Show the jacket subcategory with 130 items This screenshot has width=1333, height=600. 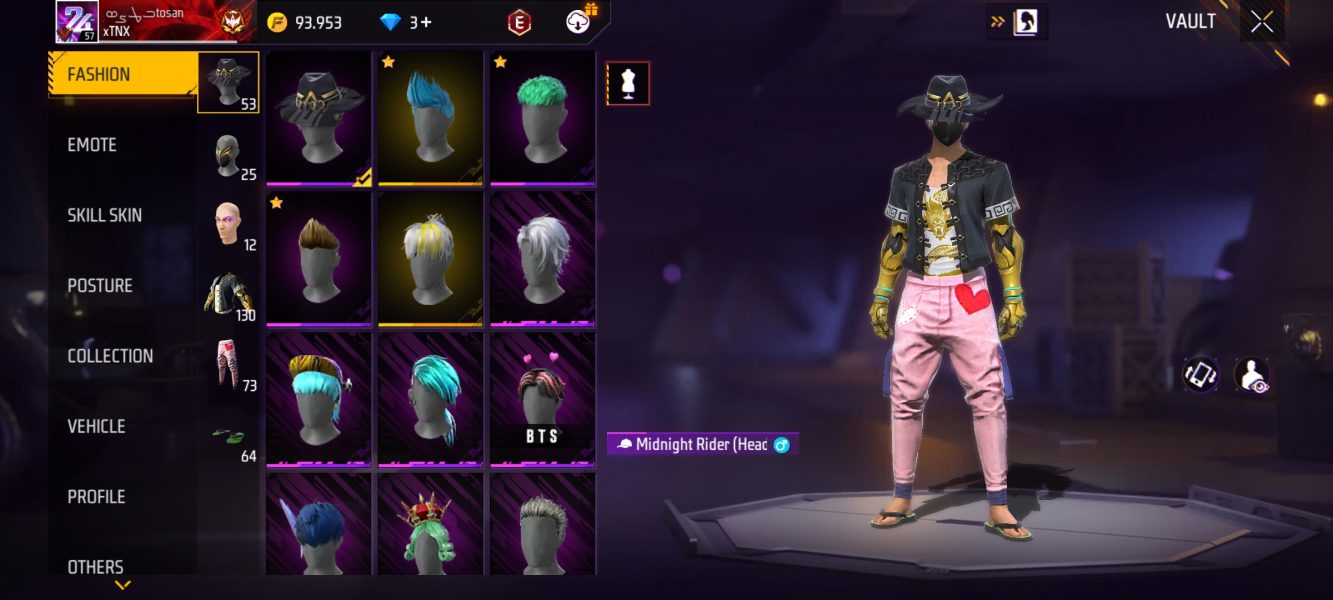pyautogui.click(x=229, y=297)
